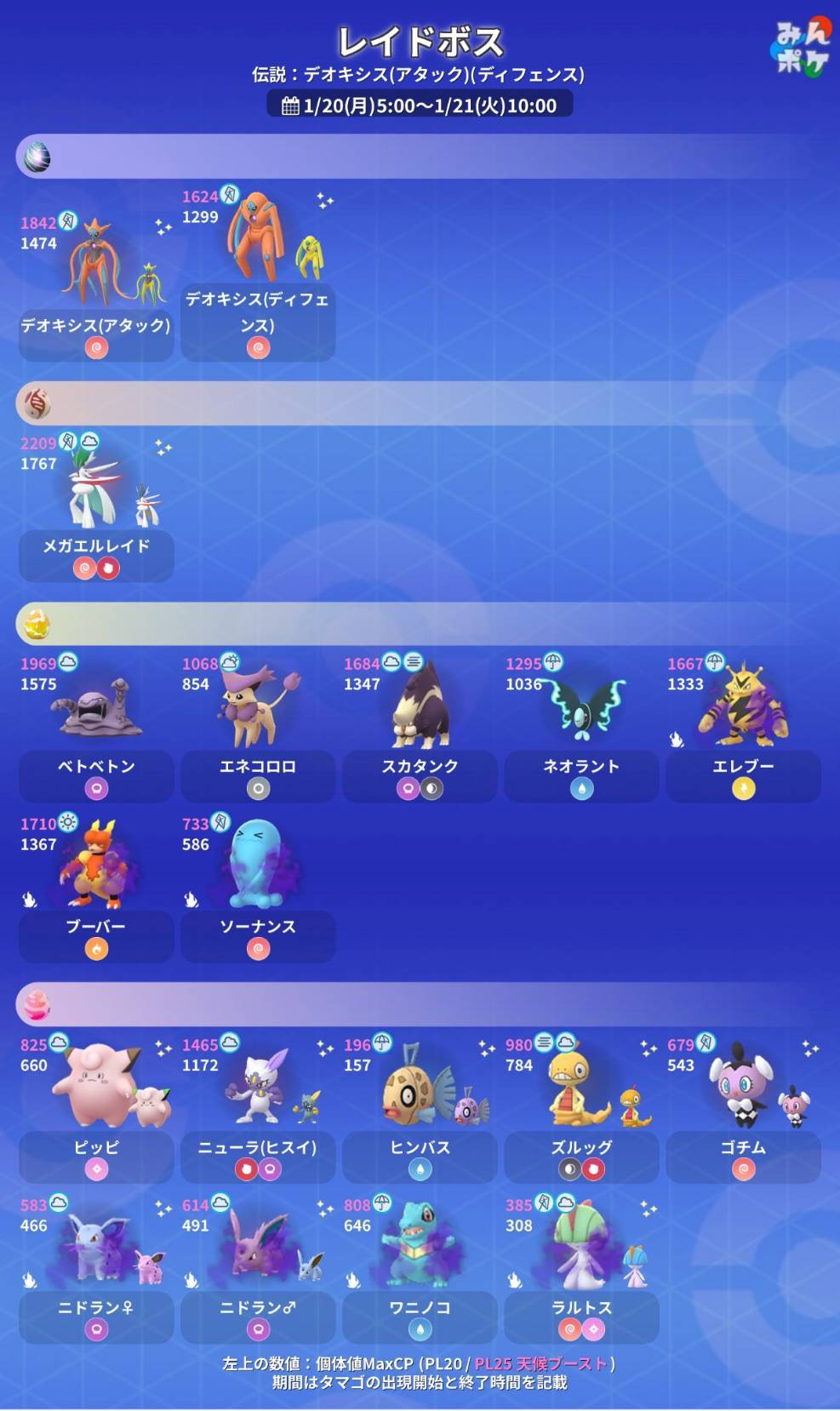Choose the shadow ソーナンス raid tile
Viewport: 840px width, 1411px height.
(x=258, y=888)
